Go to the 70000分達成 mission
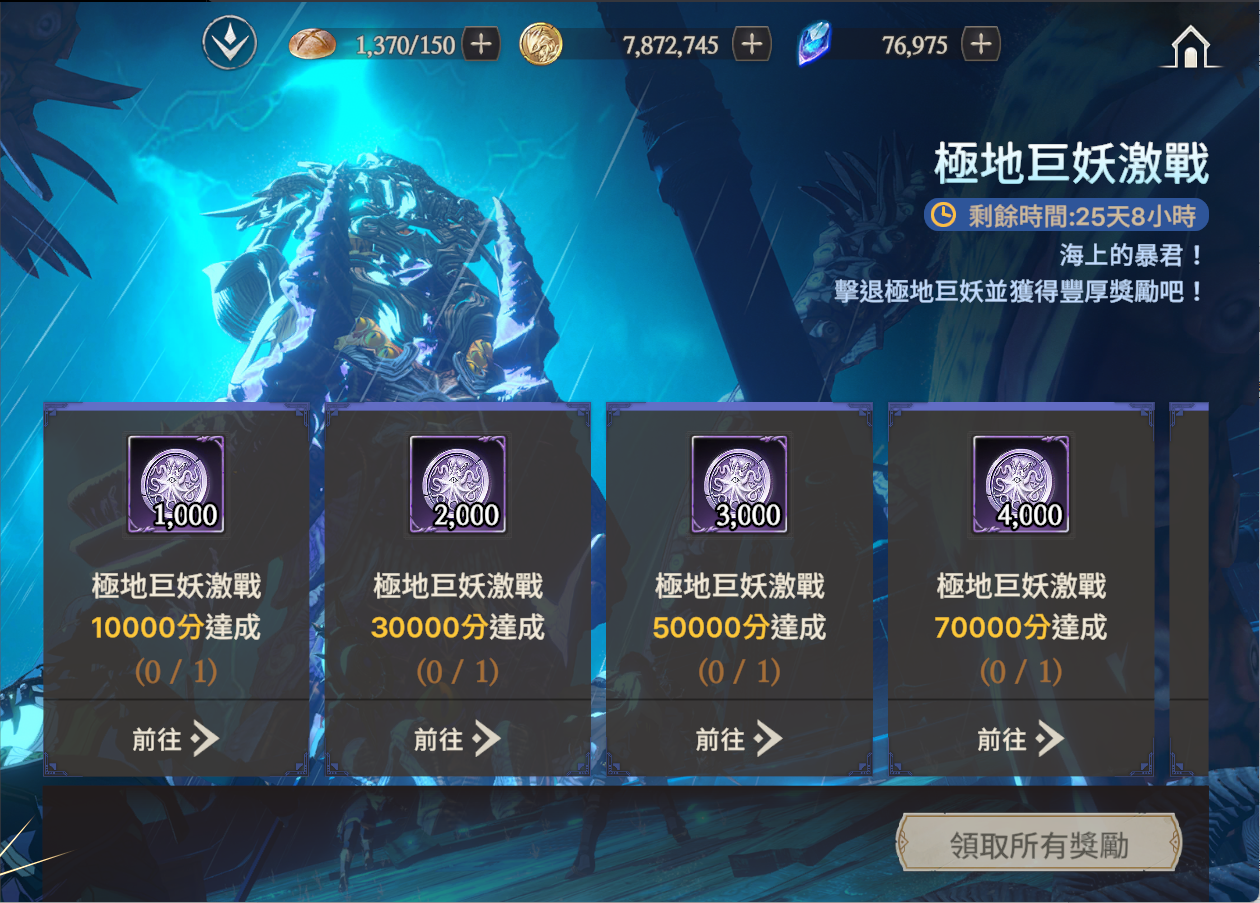 pyautogui.click(x=1021, y=739)
